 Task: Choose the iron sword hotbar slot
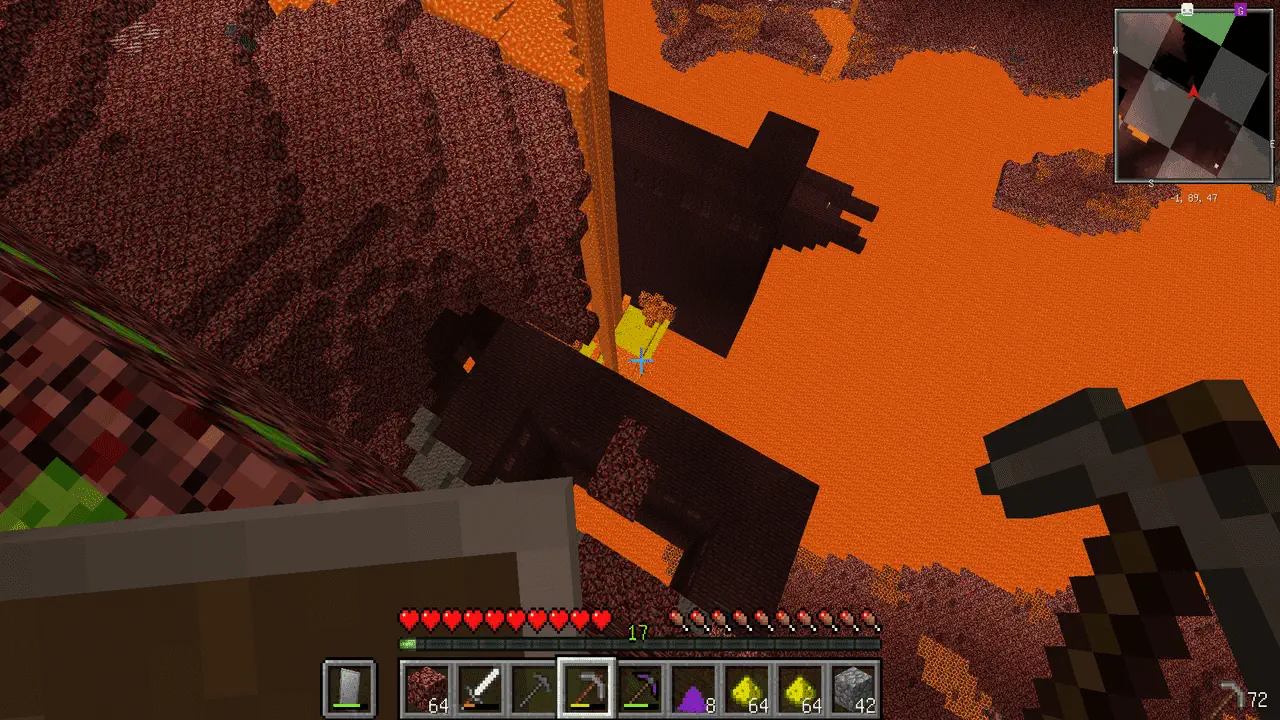(480, 689)
